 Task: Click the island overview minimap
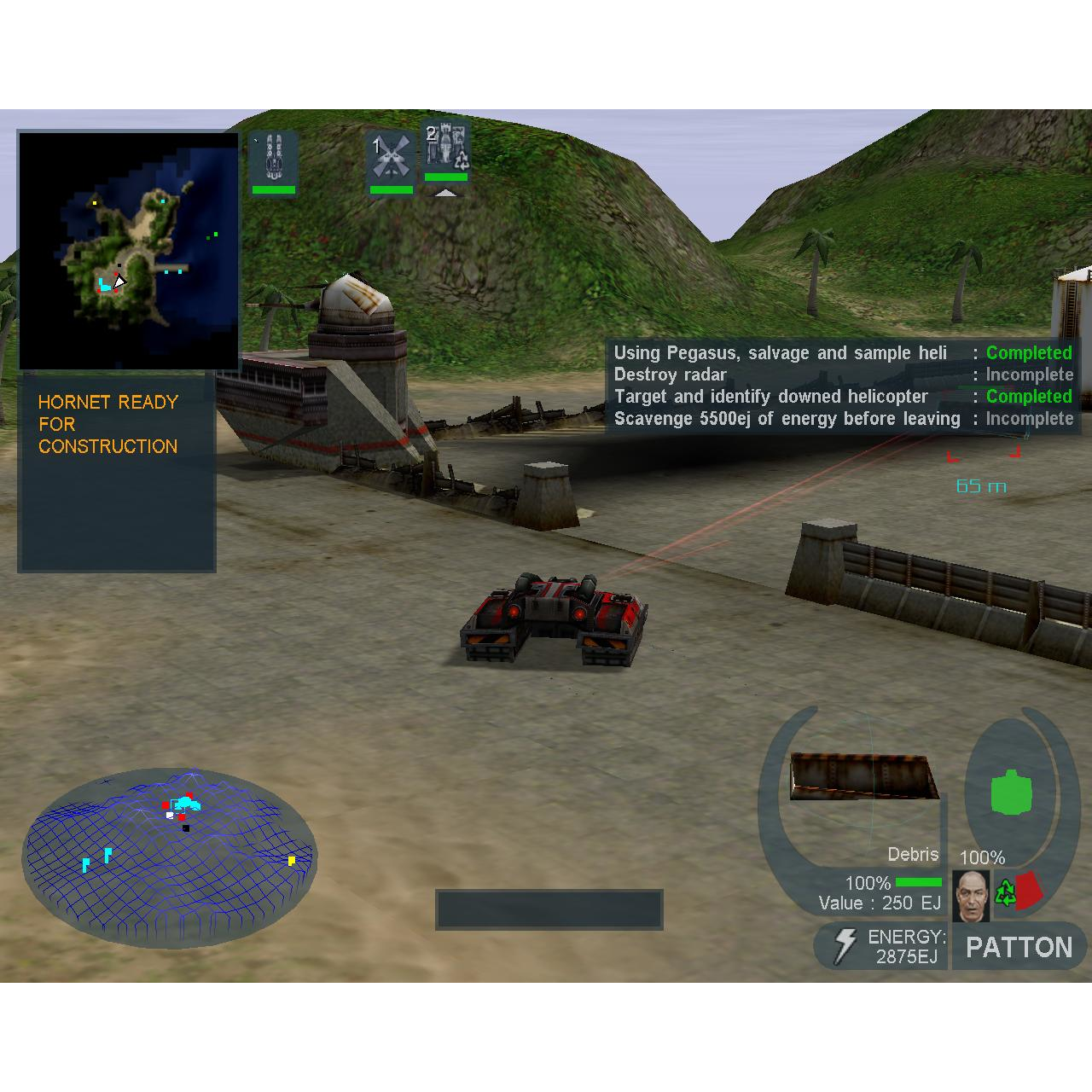coord(128,247)
